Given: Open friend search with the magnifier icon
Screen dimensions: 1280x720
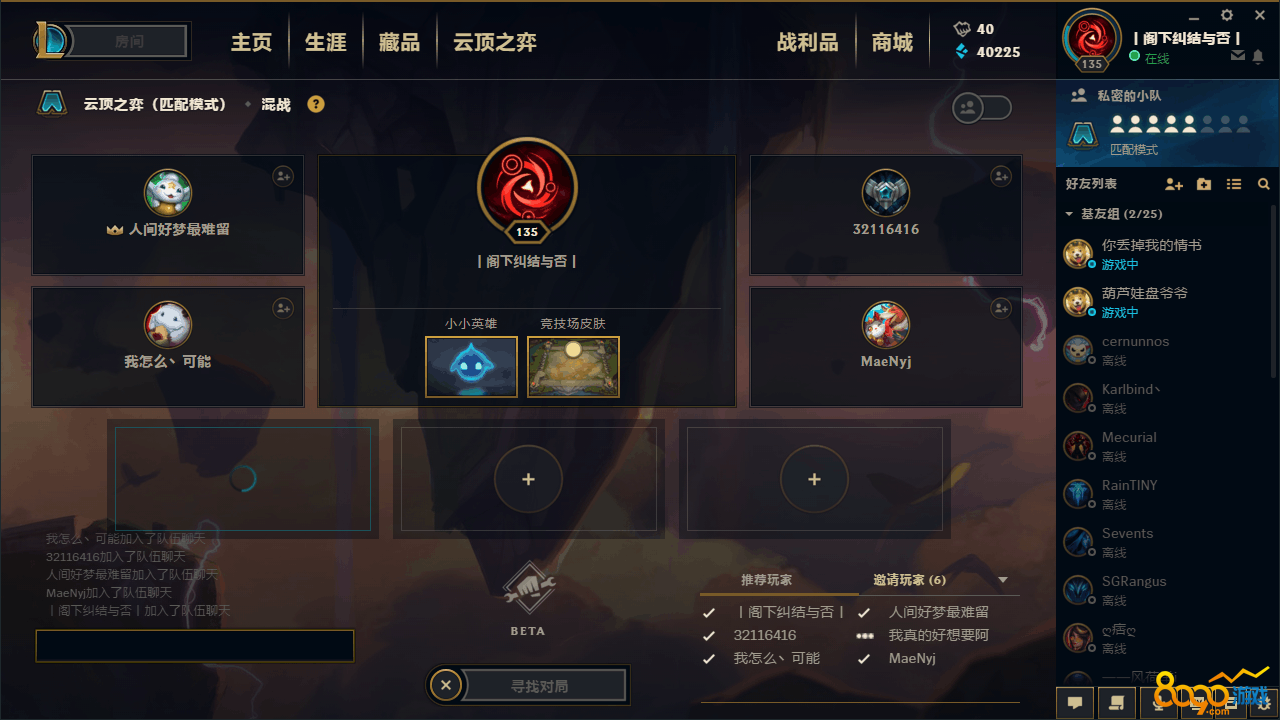Looking at the screenshot, I should (x=1264, y=184).
